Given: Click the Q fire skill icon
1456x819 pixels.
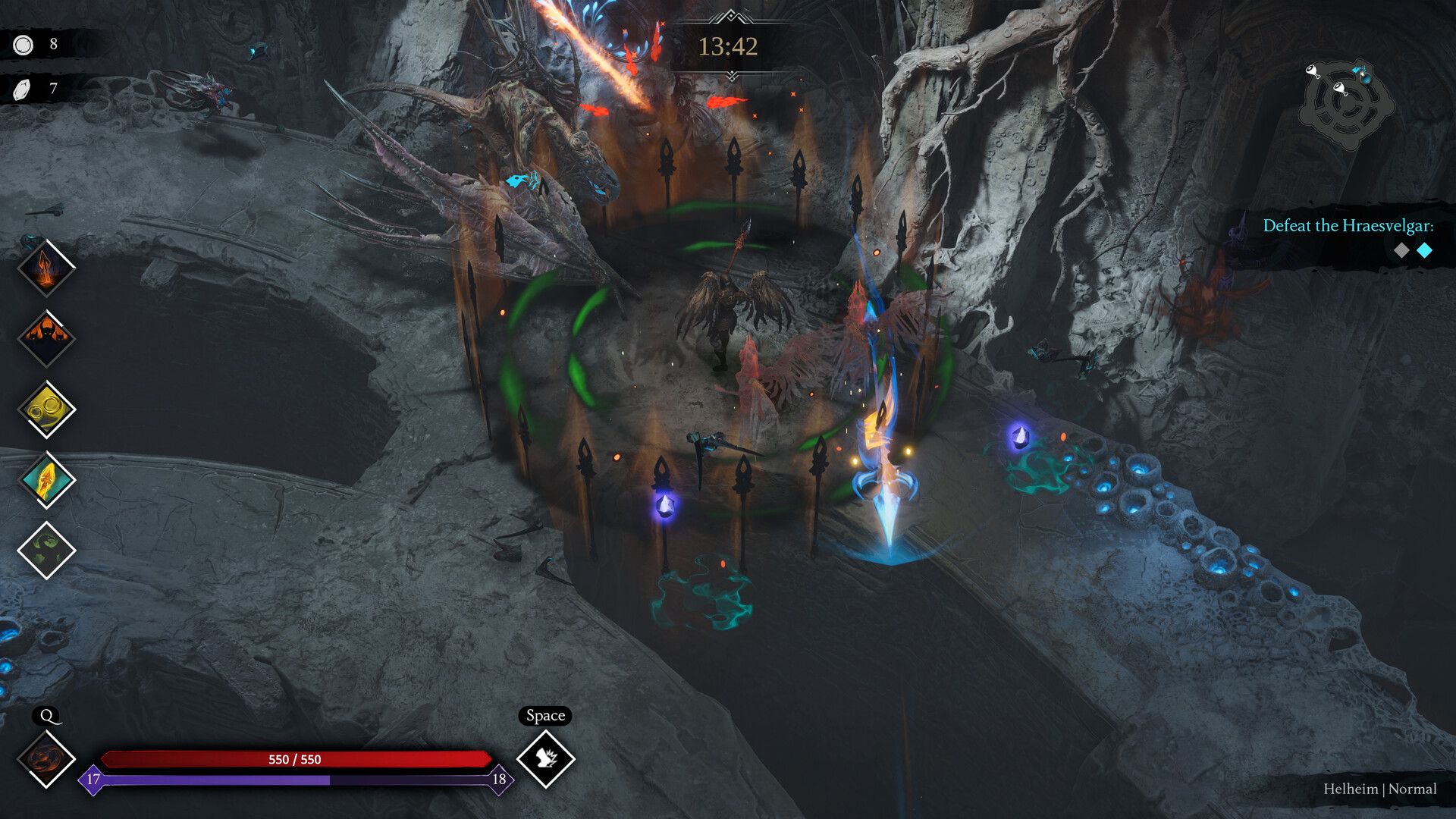Looking at the screenshot, I should click(47, 758).
